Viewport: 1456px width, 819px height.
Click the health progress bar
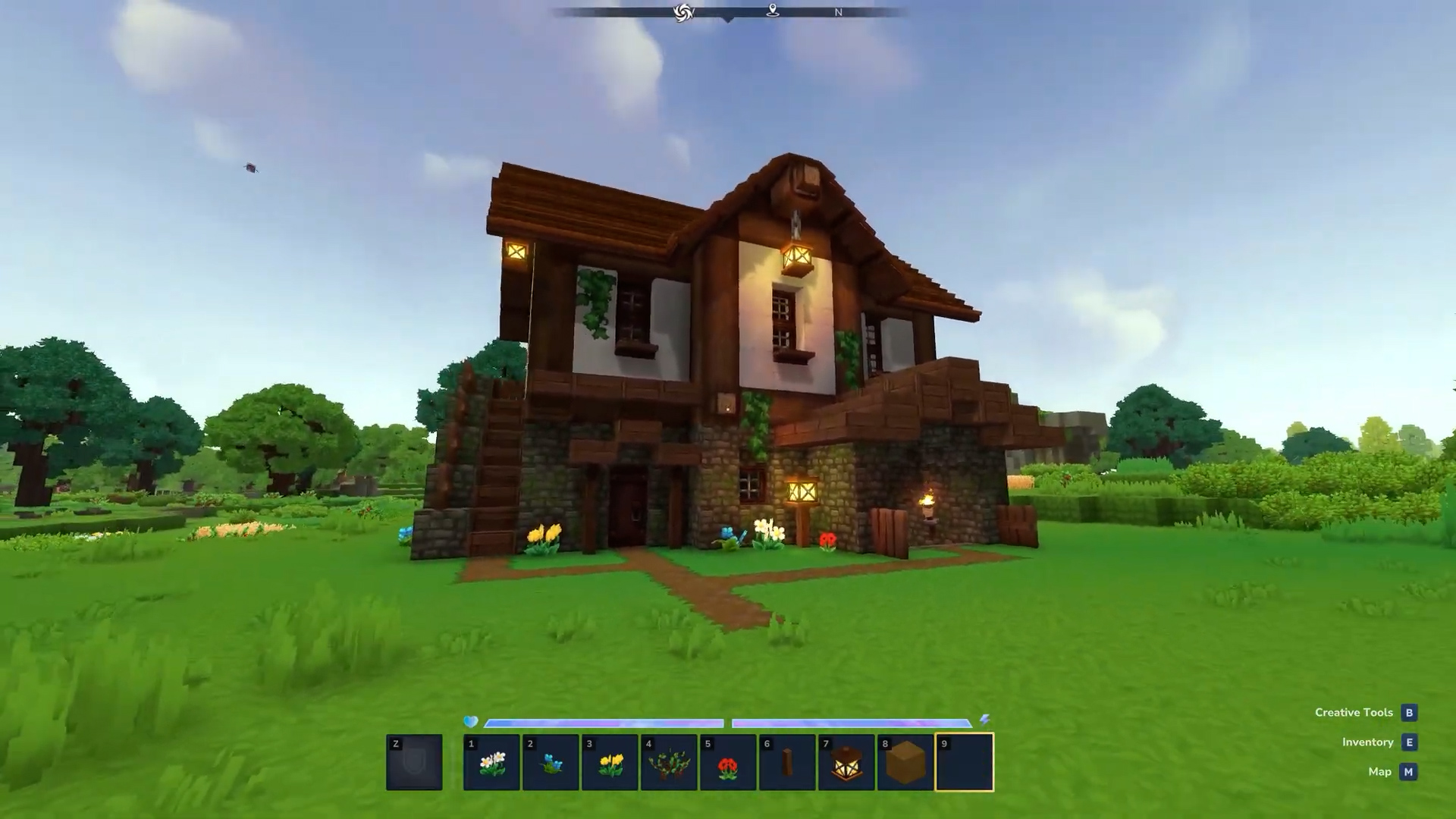(603, 723)
